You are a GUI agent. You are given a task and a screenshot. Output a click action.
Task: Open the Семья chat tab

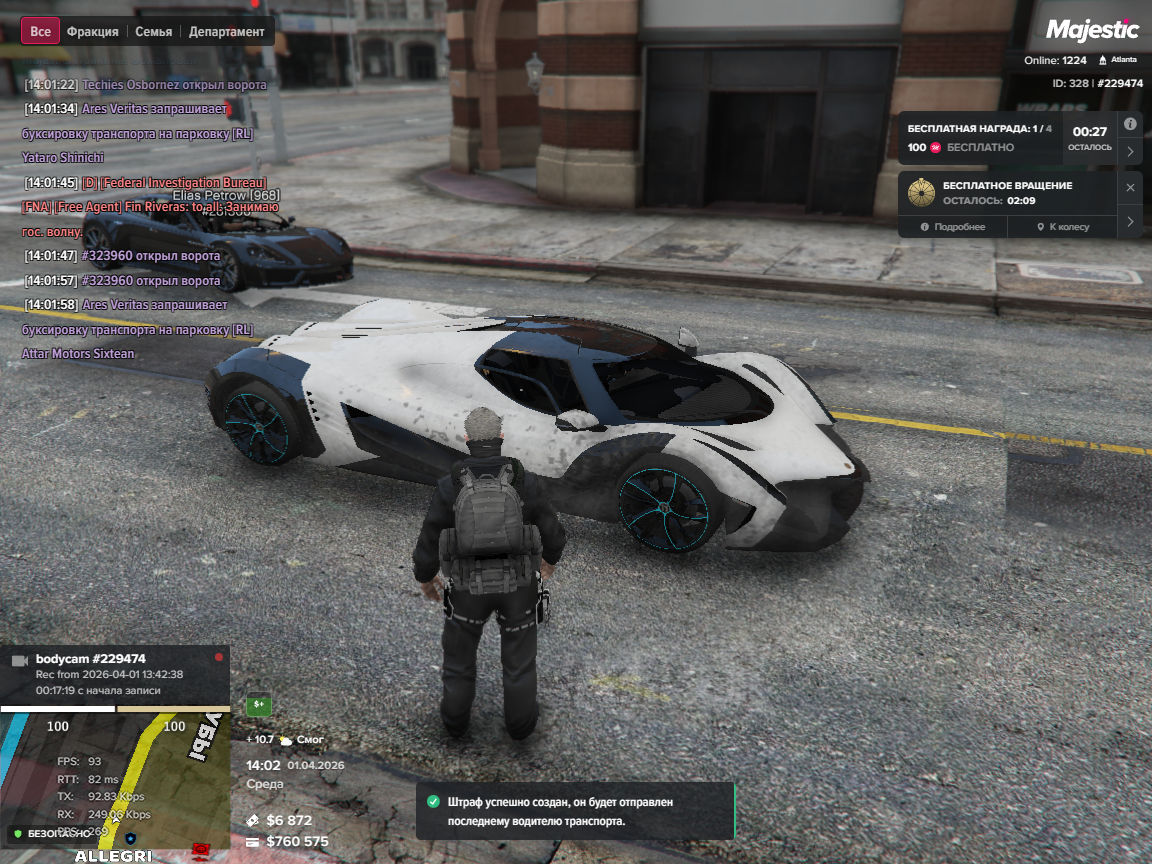click(x=153, y=31)
